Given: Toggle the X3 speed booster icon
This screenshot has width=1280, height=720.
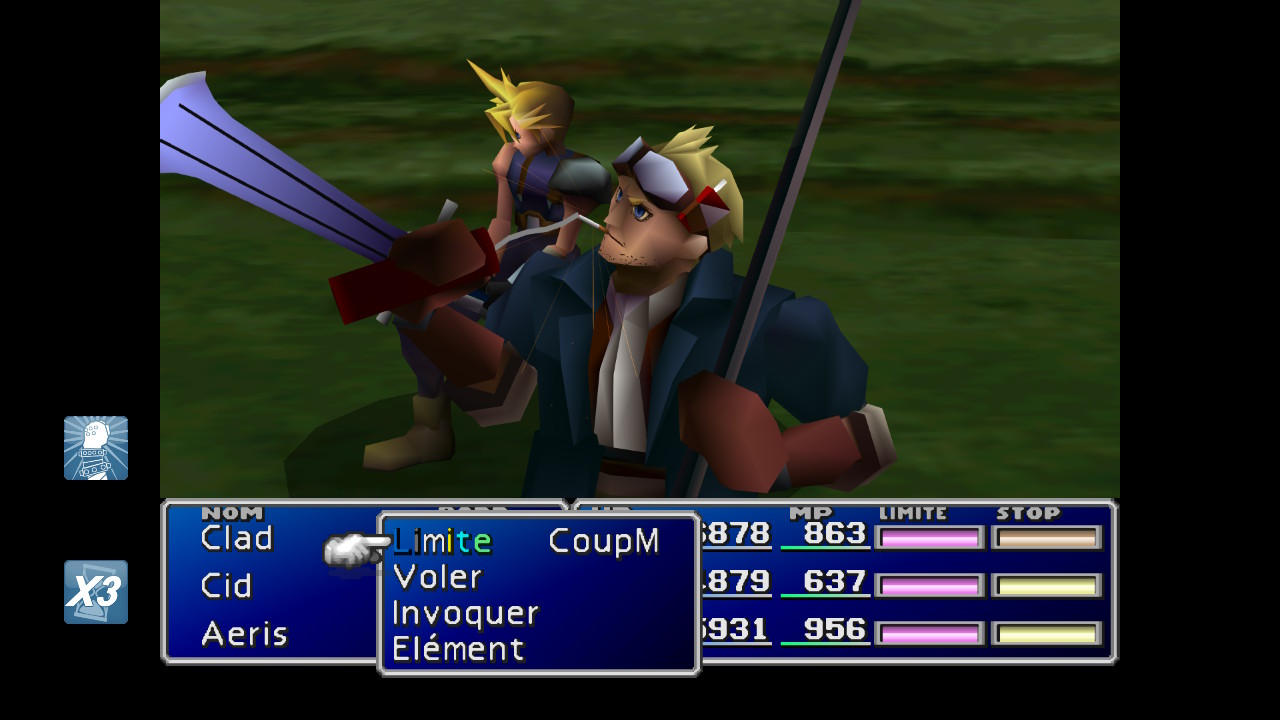Looking at the screenshot, I should click(96, 592).
